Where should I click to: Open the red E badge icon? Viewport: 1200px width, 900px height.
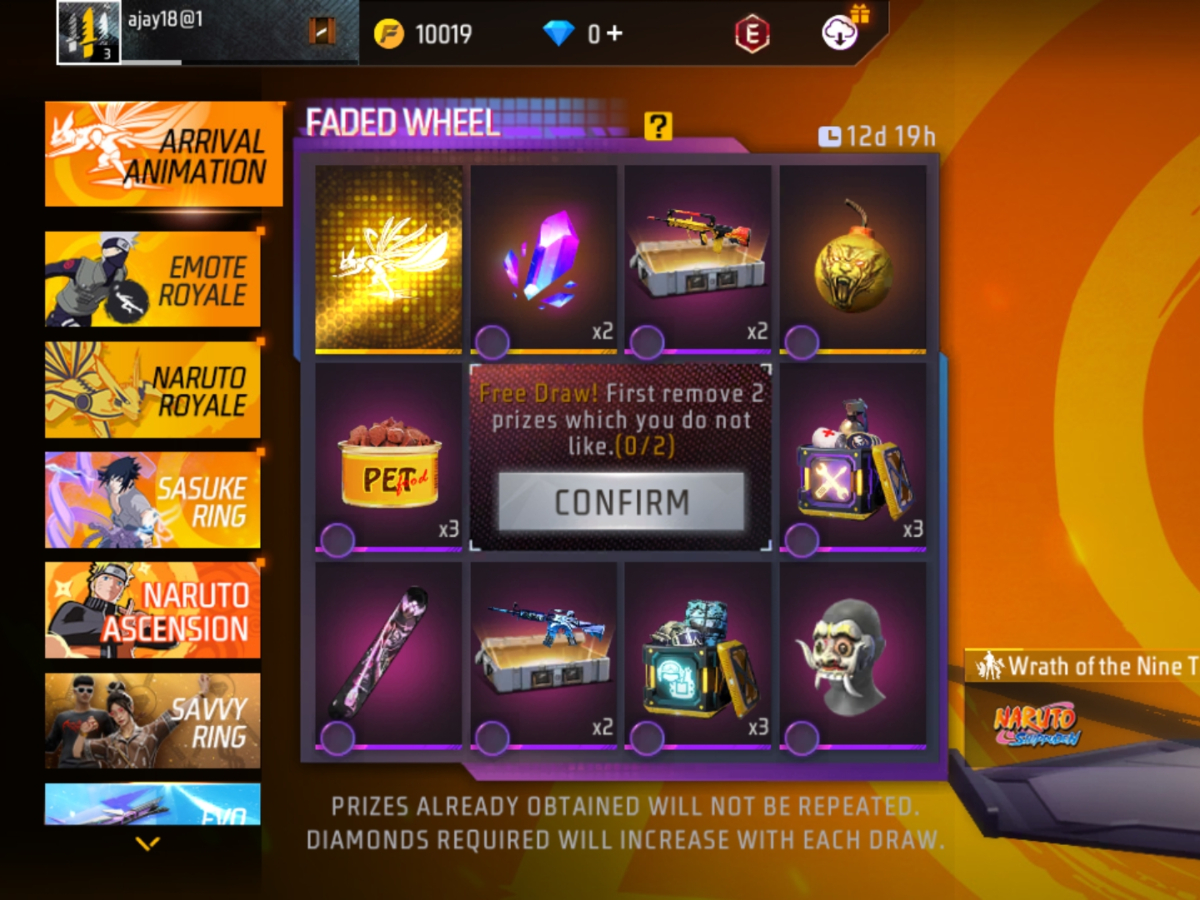tap(752, 34)
